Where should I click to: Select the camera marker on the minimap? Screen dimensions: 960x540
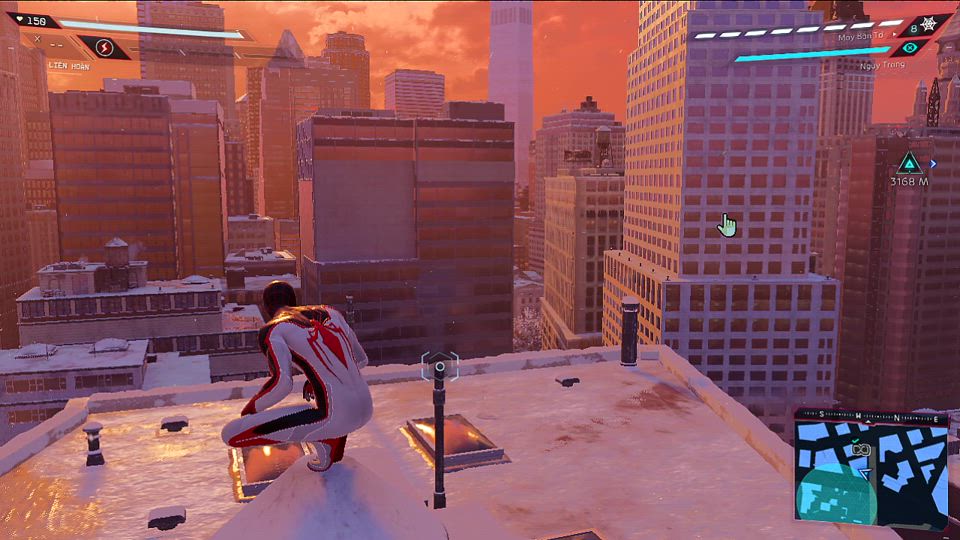[x=861, y=451]
